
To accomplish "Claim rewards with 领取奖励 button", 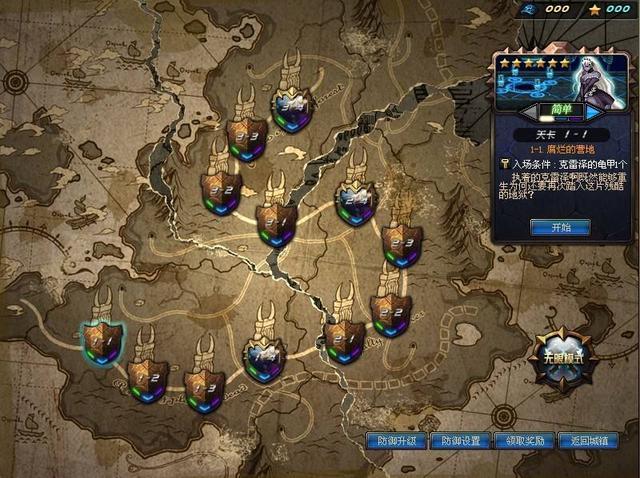I will [x=523, y=440].
